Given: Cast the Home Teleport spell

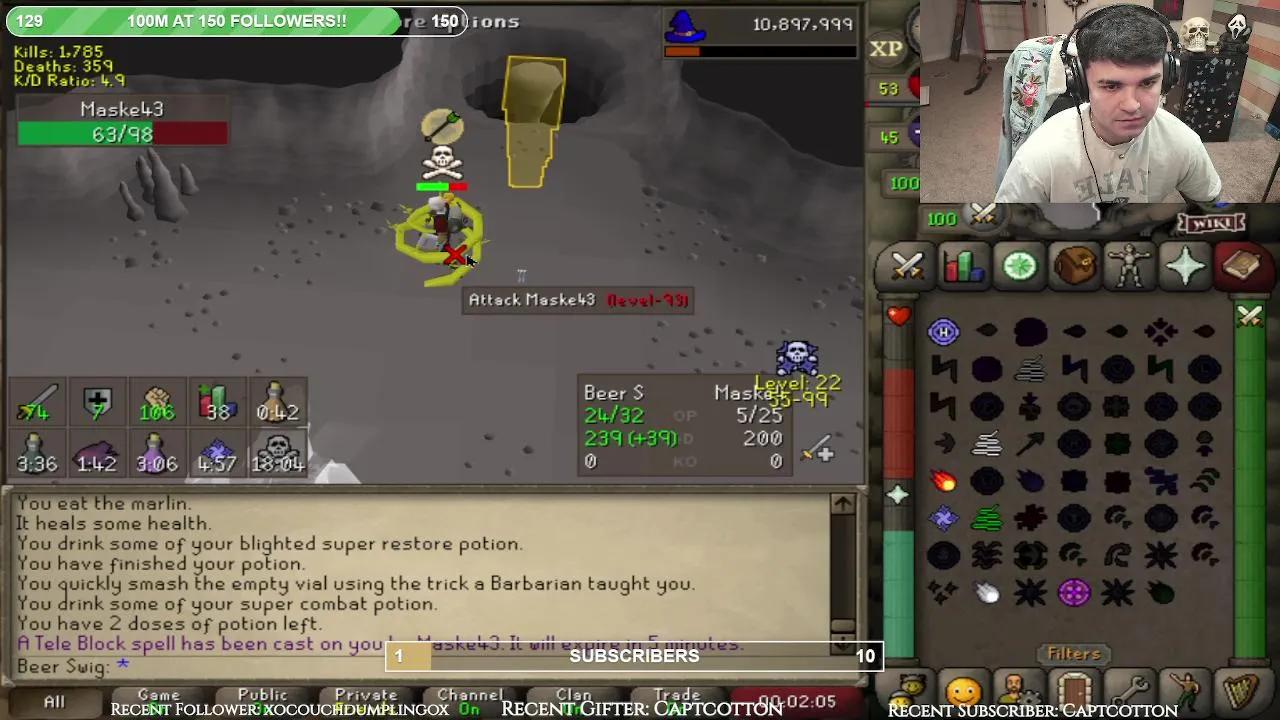Looking at the screenshot, I should pyautogui.click(x=944, y=333).
